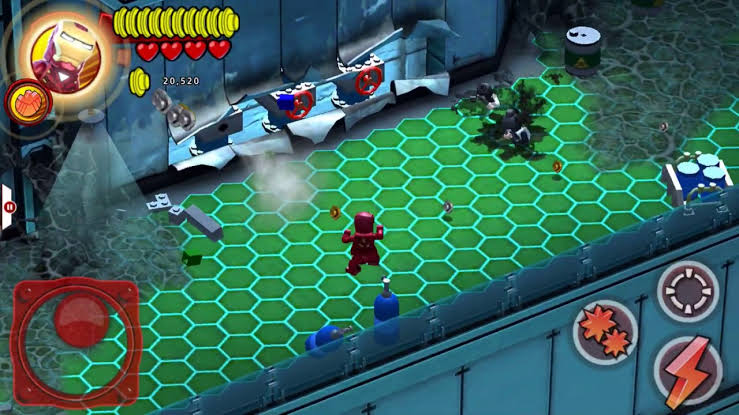Pause the game with the red pause button
Viewport: 739px width, 415px height.
coord(10,207)
